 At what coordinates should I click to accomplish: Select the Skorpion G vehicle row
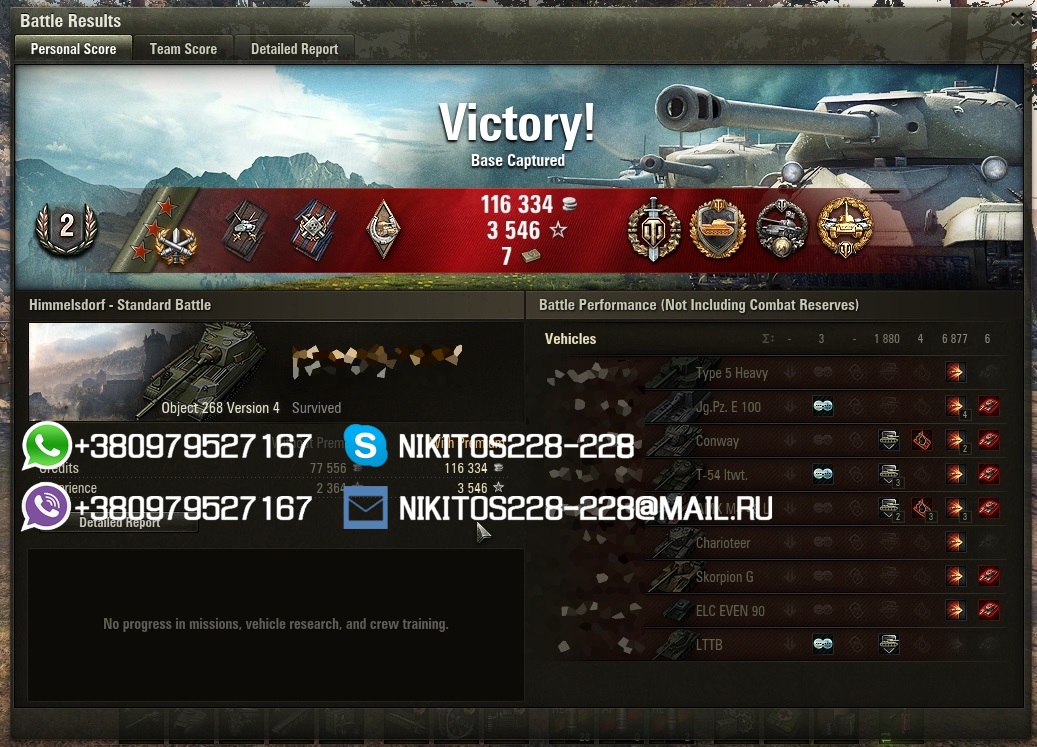tap(724, 577)
